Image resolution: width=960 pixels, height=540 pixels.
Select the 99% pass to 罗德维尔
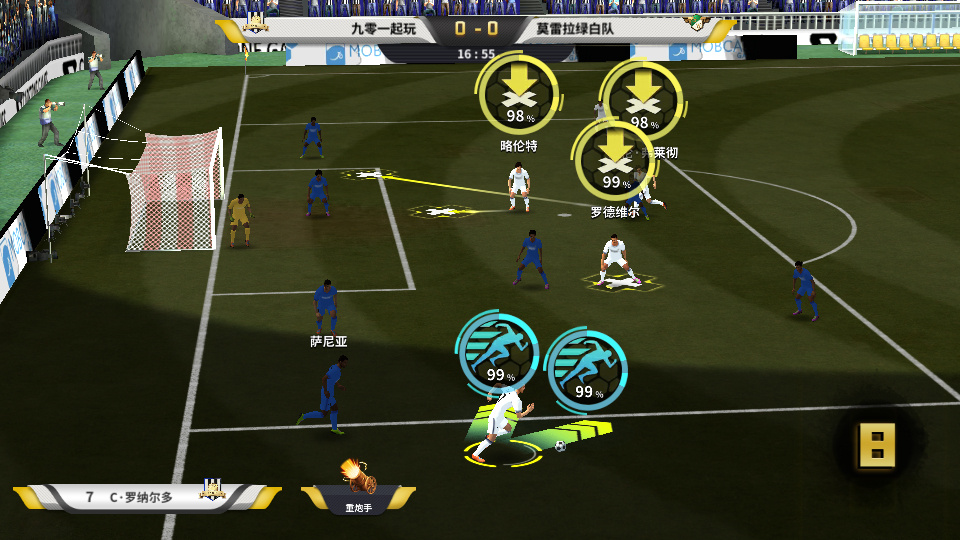point(614,160)
